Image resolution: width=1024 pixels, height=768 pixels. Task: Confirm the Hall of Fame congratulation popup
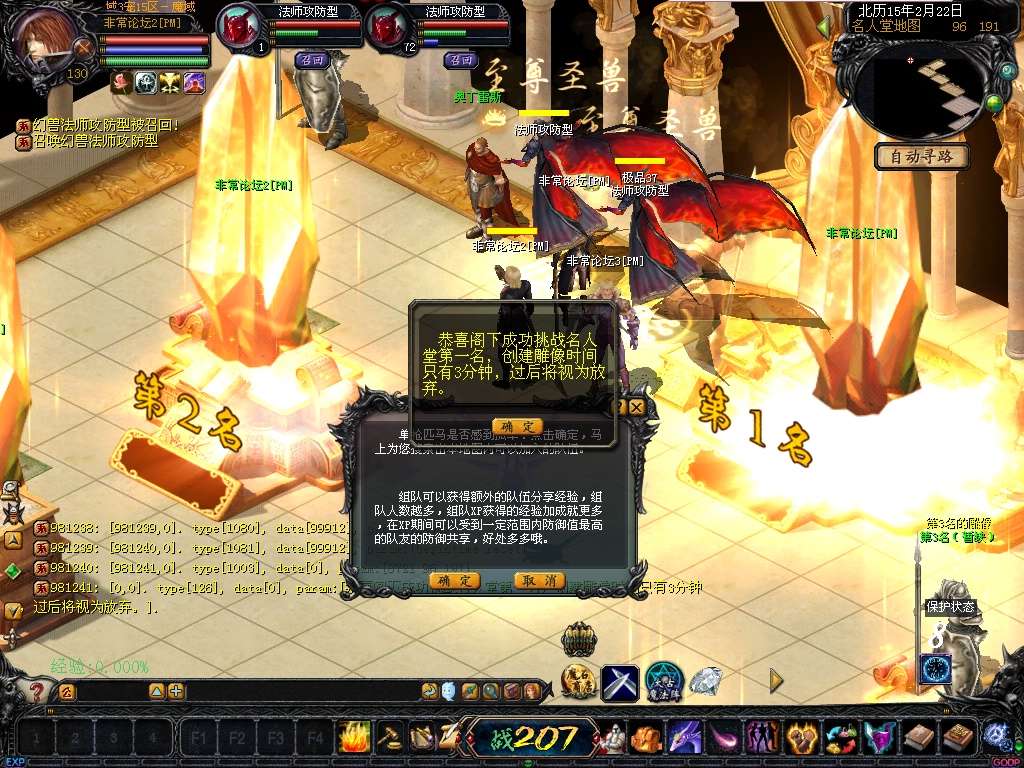coord(517,426)
